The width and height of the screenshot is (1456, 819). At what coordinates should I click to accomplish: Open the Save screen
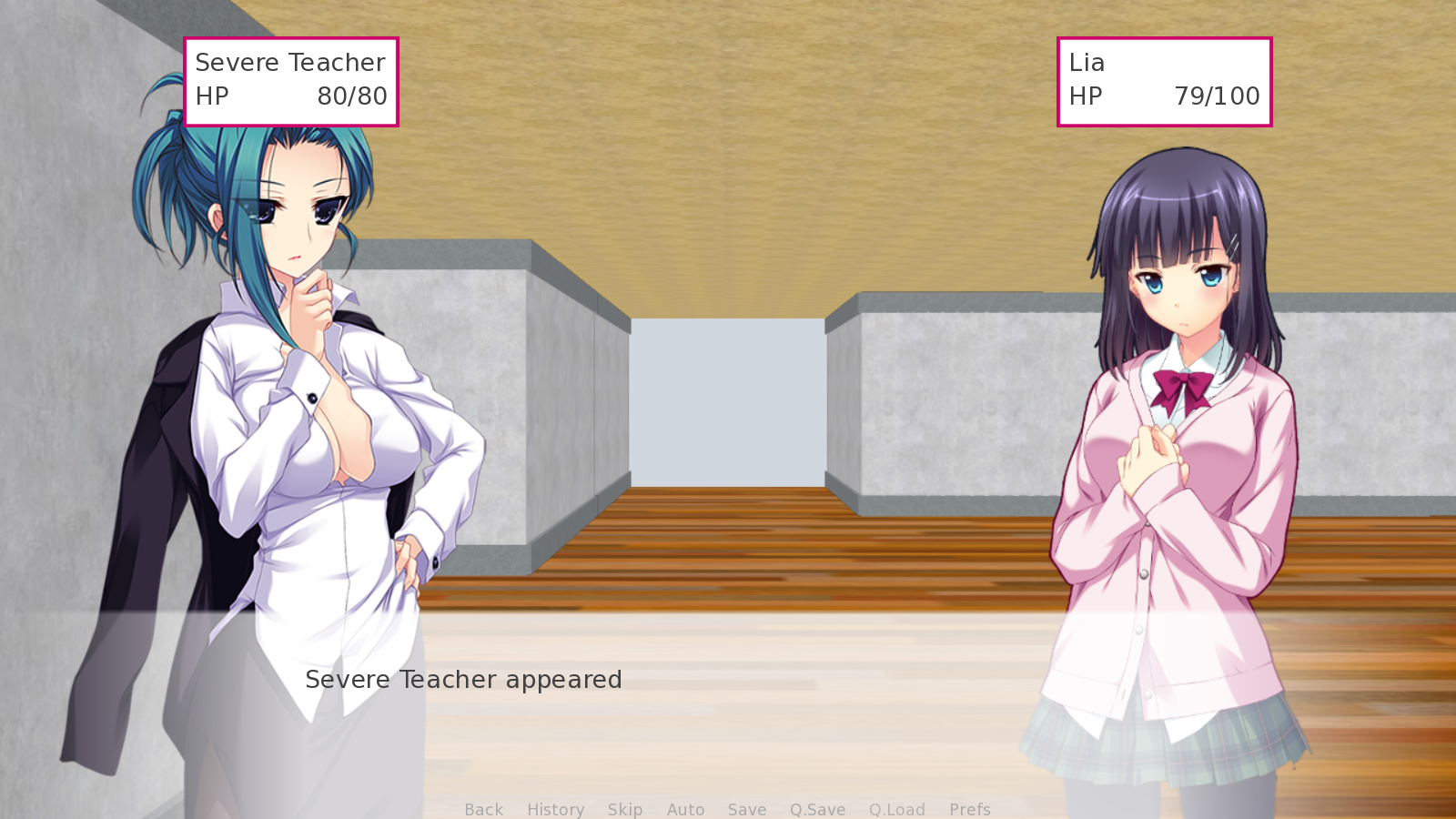pos(747,809)
